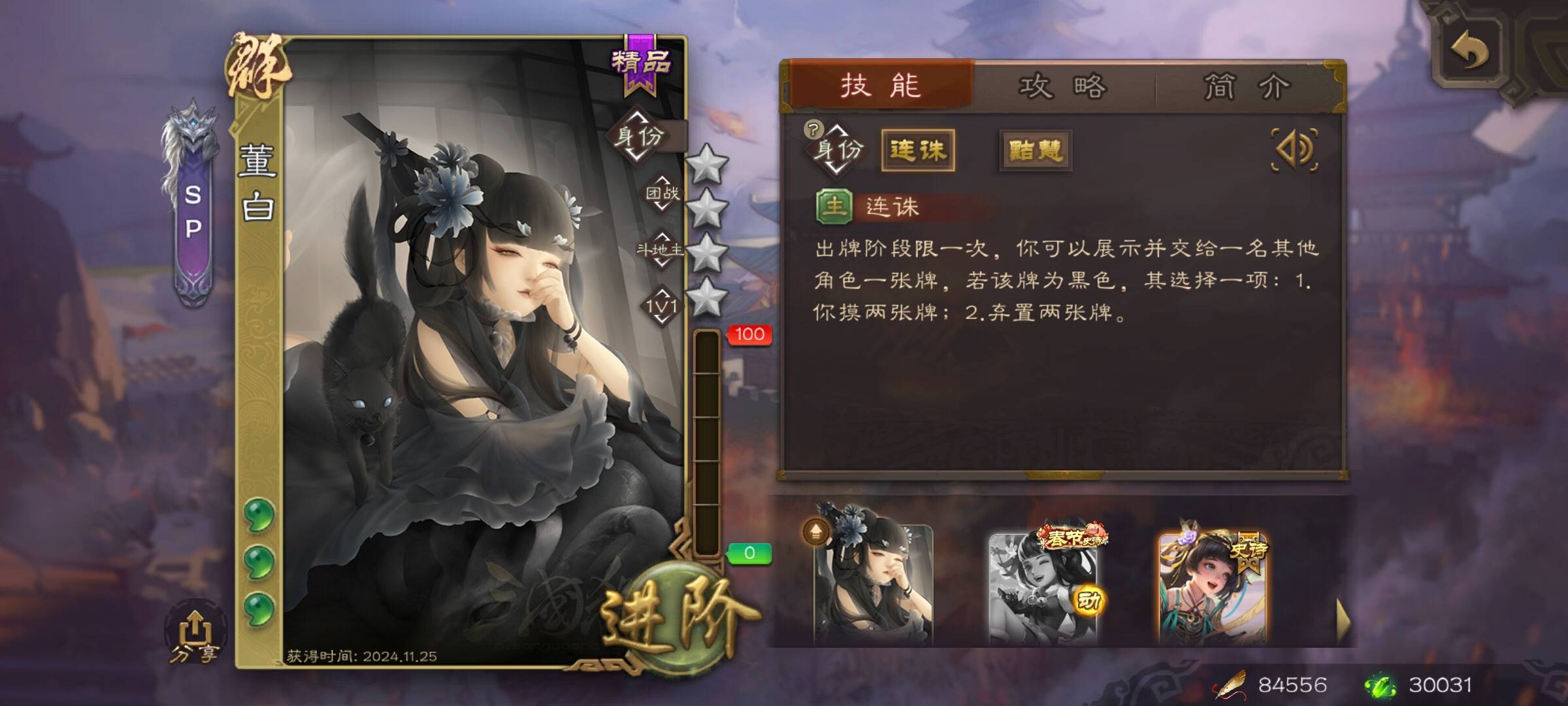This screenshot has width=1568, height=706.
Task: Choose the 斗地主 mode rating
Action: pyautogui.click(x=661, y=250)
